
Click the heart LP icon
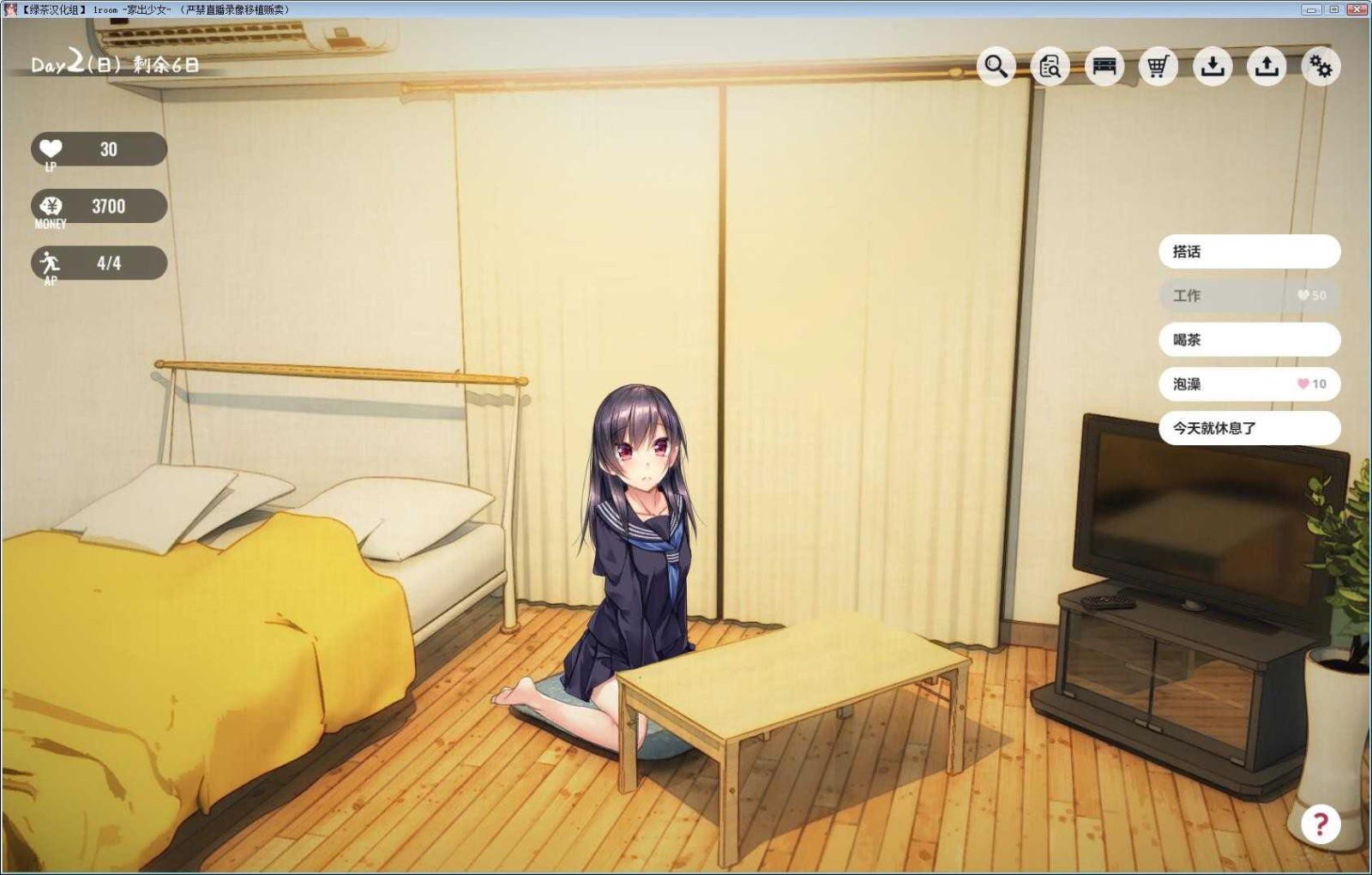pyautogui.click(x=51, y=148)
